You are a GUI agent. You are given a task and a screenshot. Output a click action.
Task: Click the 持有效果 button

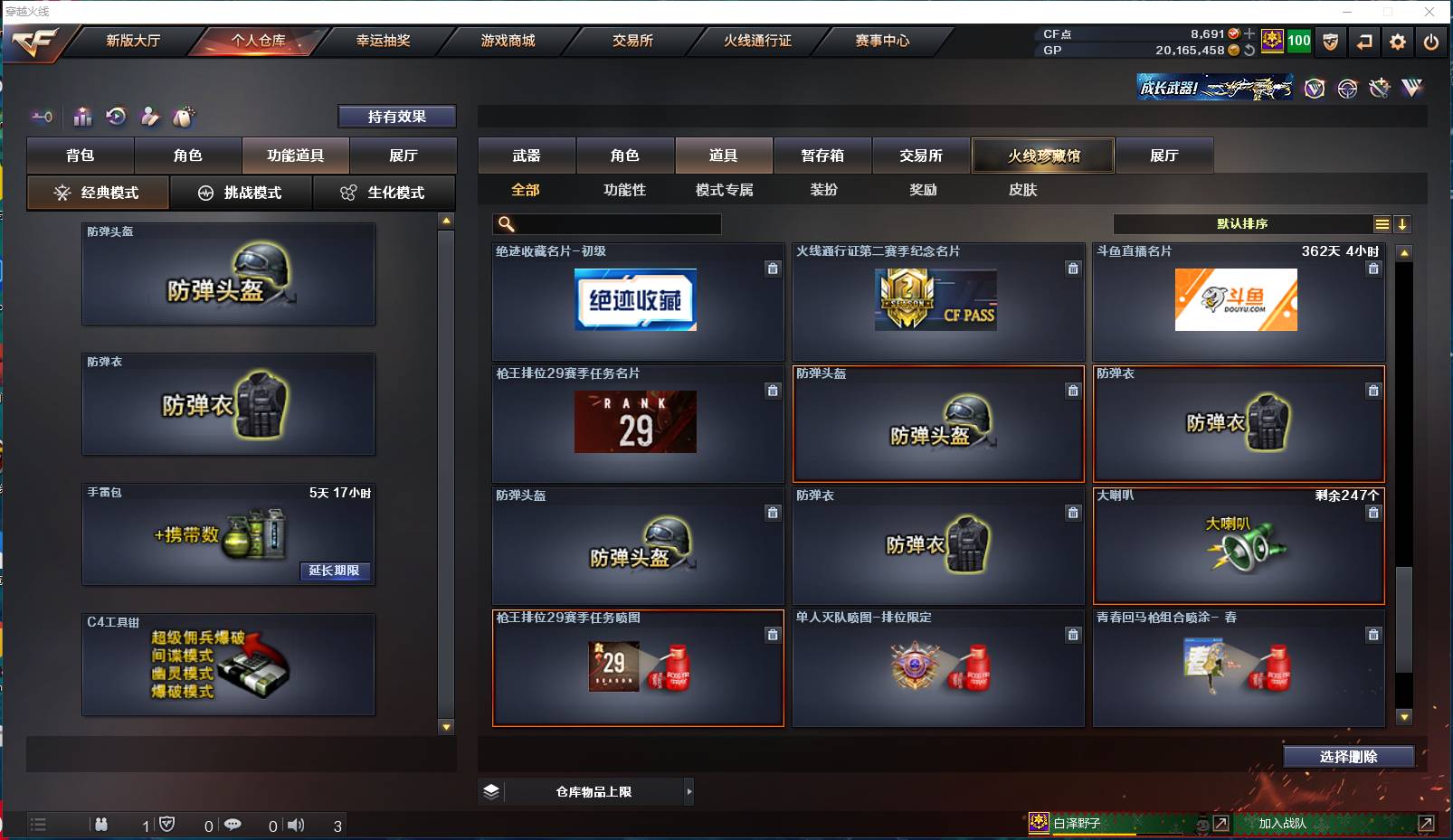[x=397, y=116]
